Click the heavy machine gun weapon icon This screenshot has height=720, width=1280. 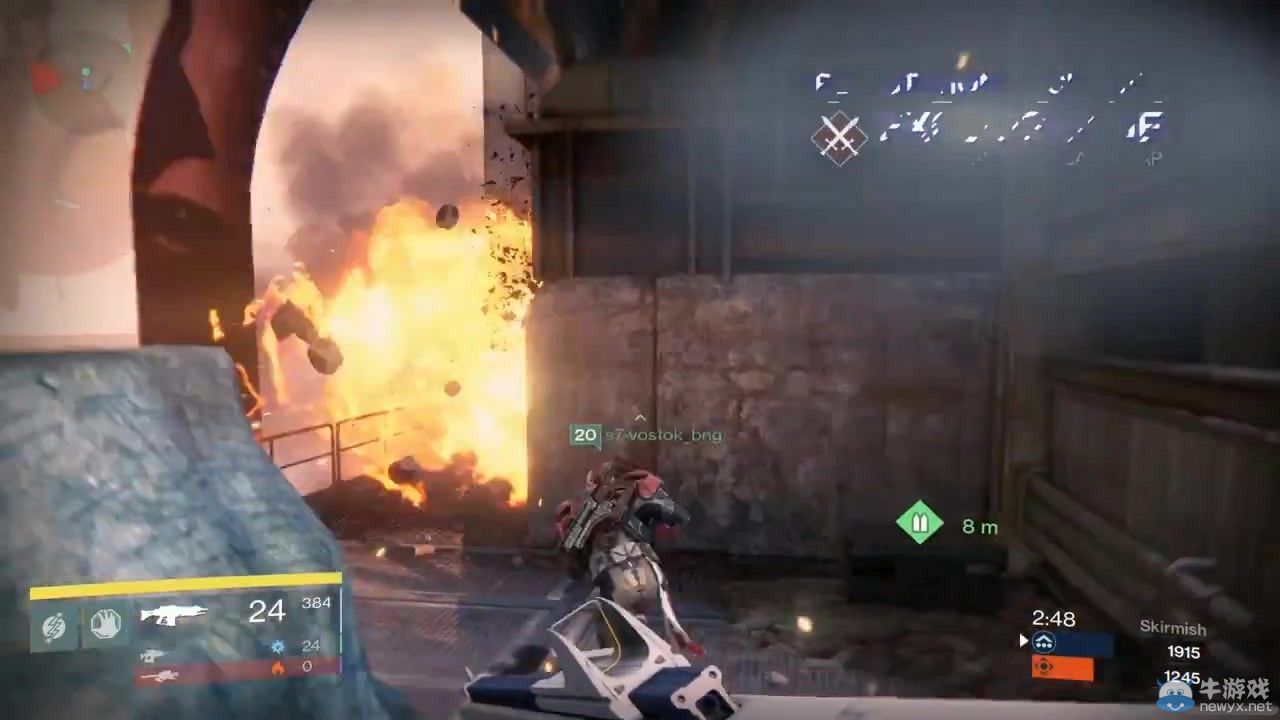tap(162, 676)
